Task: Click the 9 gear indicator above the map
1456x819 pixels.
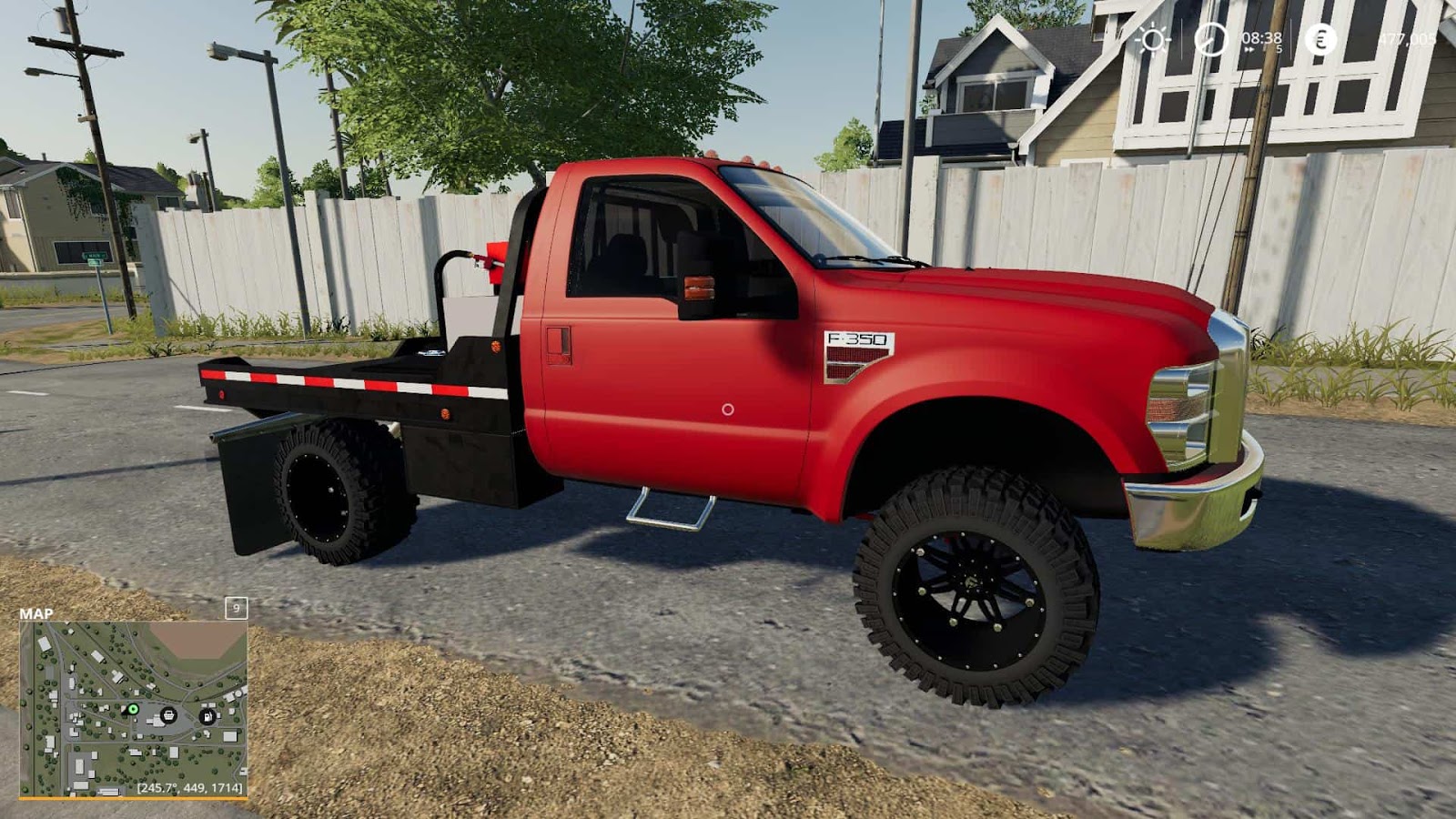Action: click(237, 609)
